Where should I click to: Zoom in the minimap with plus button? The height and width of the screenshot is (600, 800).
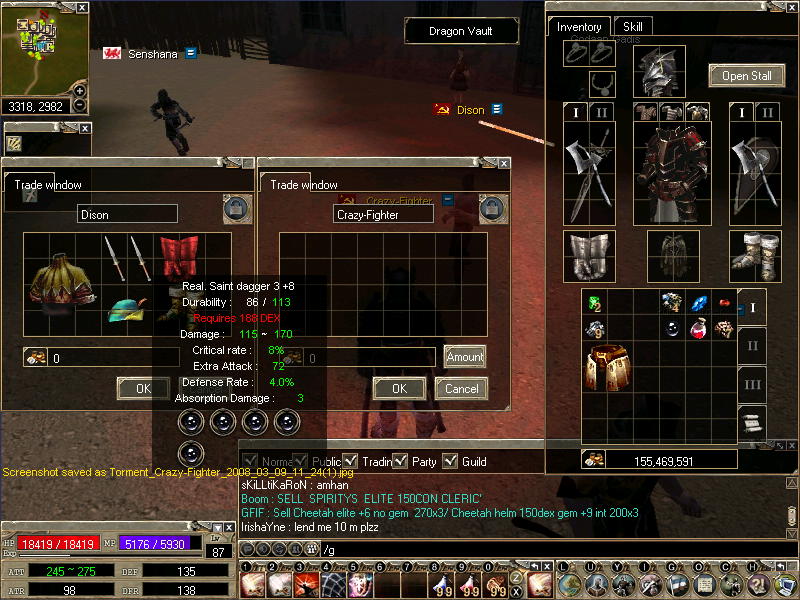tap(80, 91)
